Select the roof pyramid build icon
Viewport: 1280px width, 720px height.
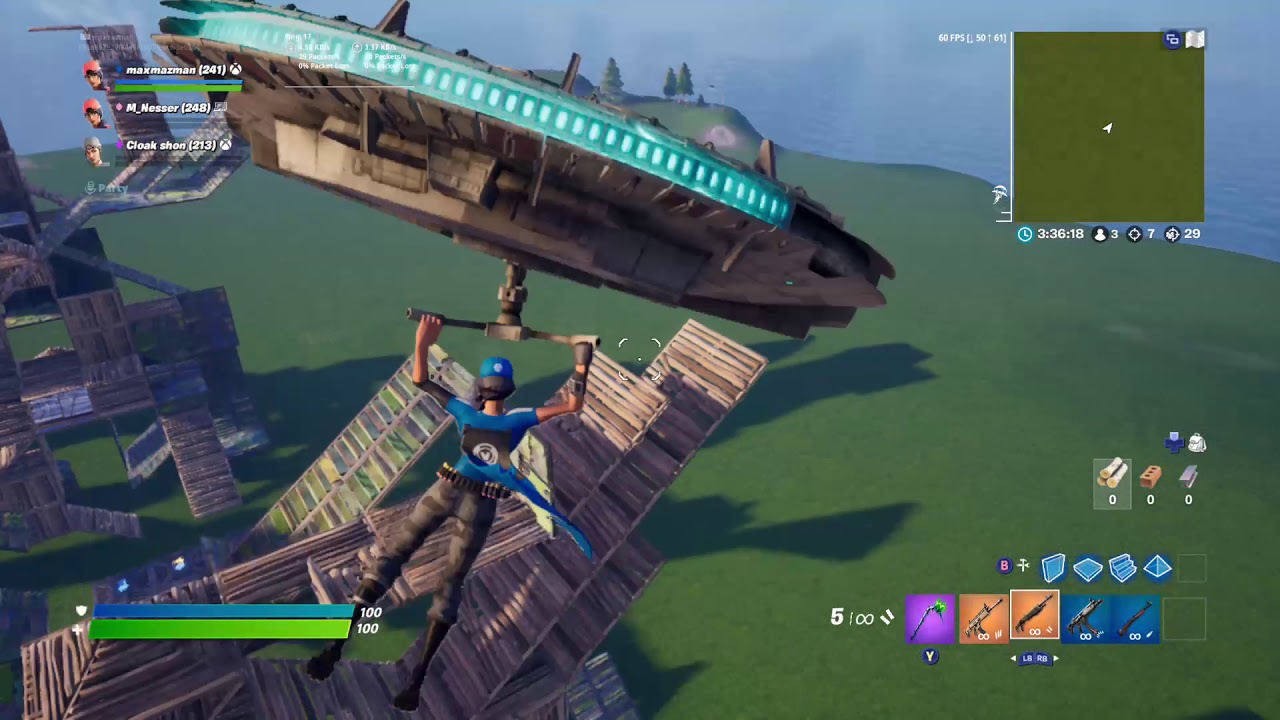click(x=1157, y=568)
